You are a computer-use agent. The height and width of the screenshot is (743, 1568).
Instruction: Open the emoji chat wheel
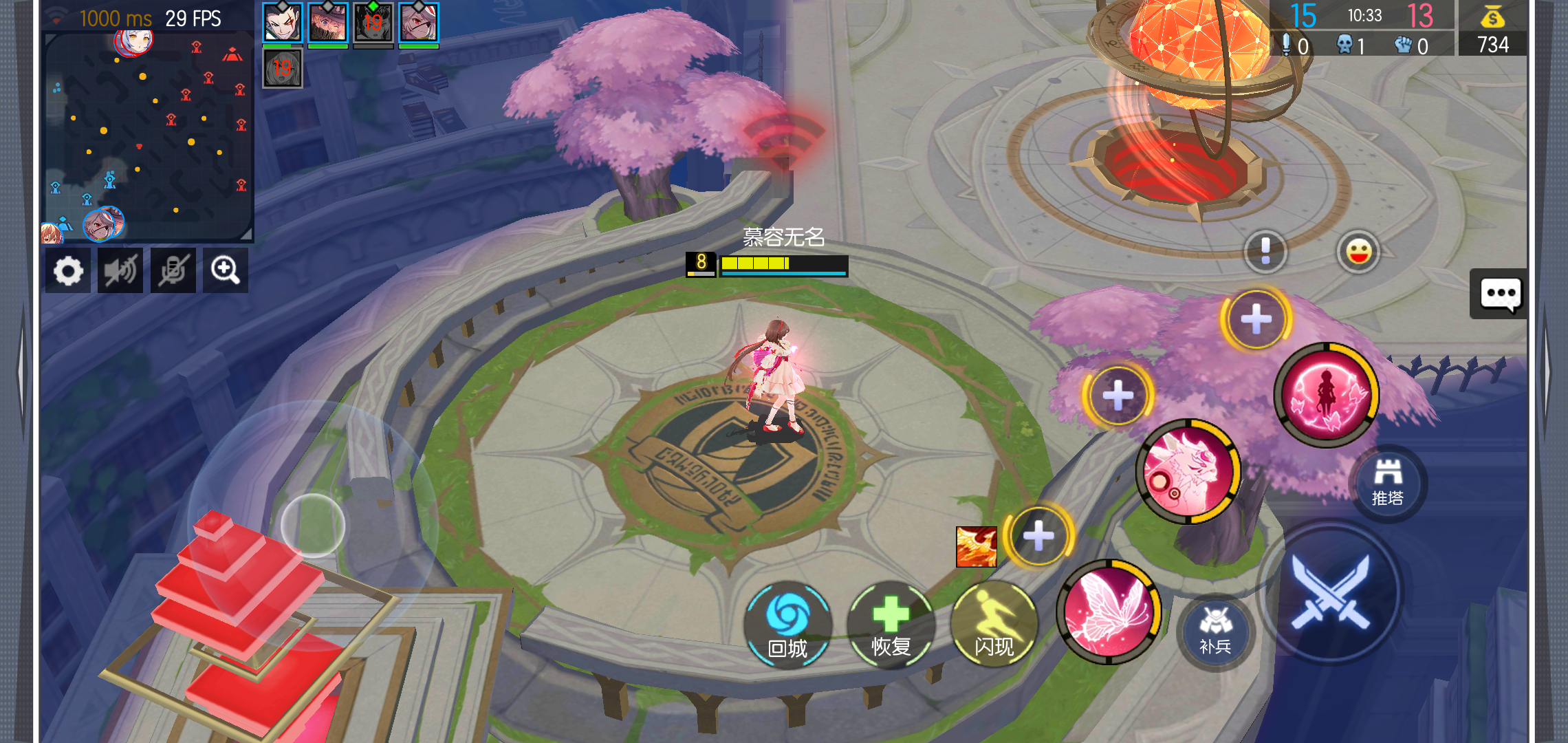pyautogui.click(x=1357, y=252)
